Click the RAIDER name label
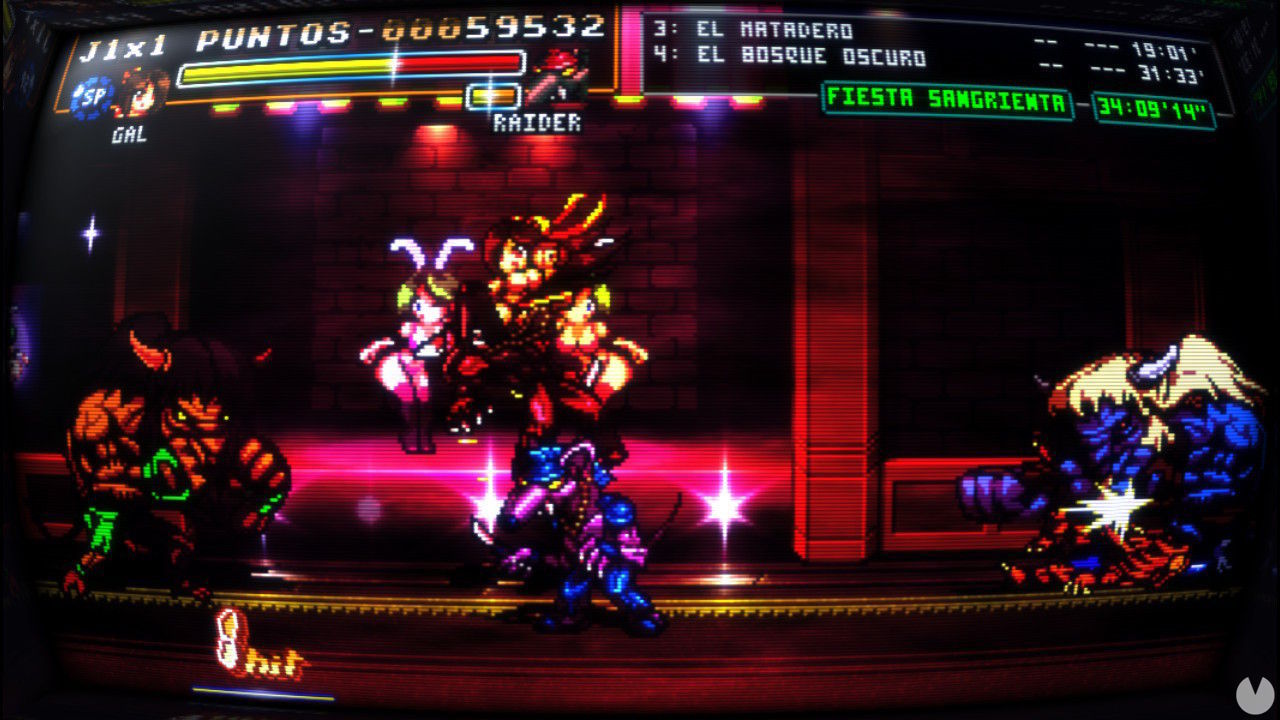The image size is (1280, 720). [x=535, y=122]
